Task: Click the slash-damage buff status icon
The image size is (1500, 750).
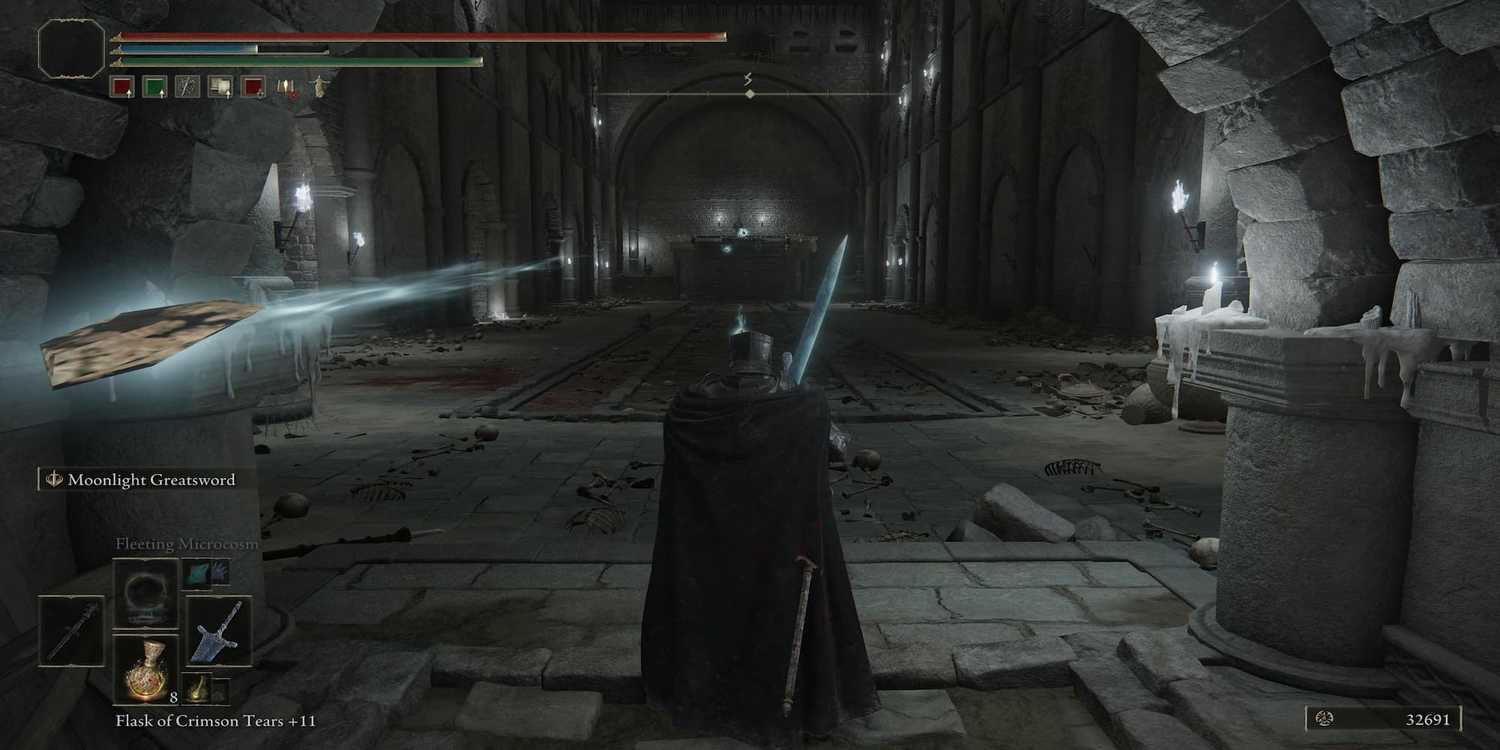Action: click(x=187, y=86)
